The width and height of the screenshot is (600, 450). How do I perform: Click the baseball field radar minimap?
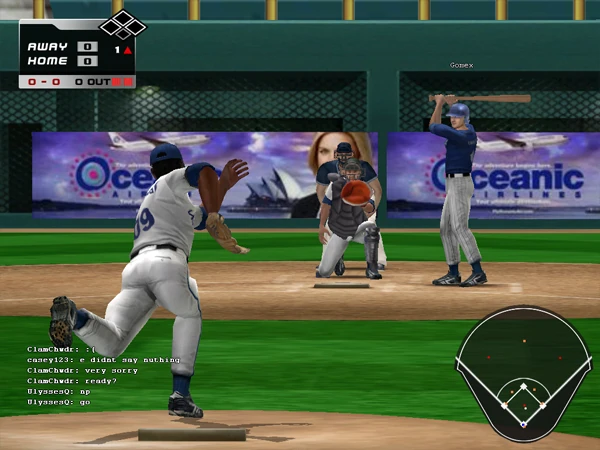[x=523, y=372]
